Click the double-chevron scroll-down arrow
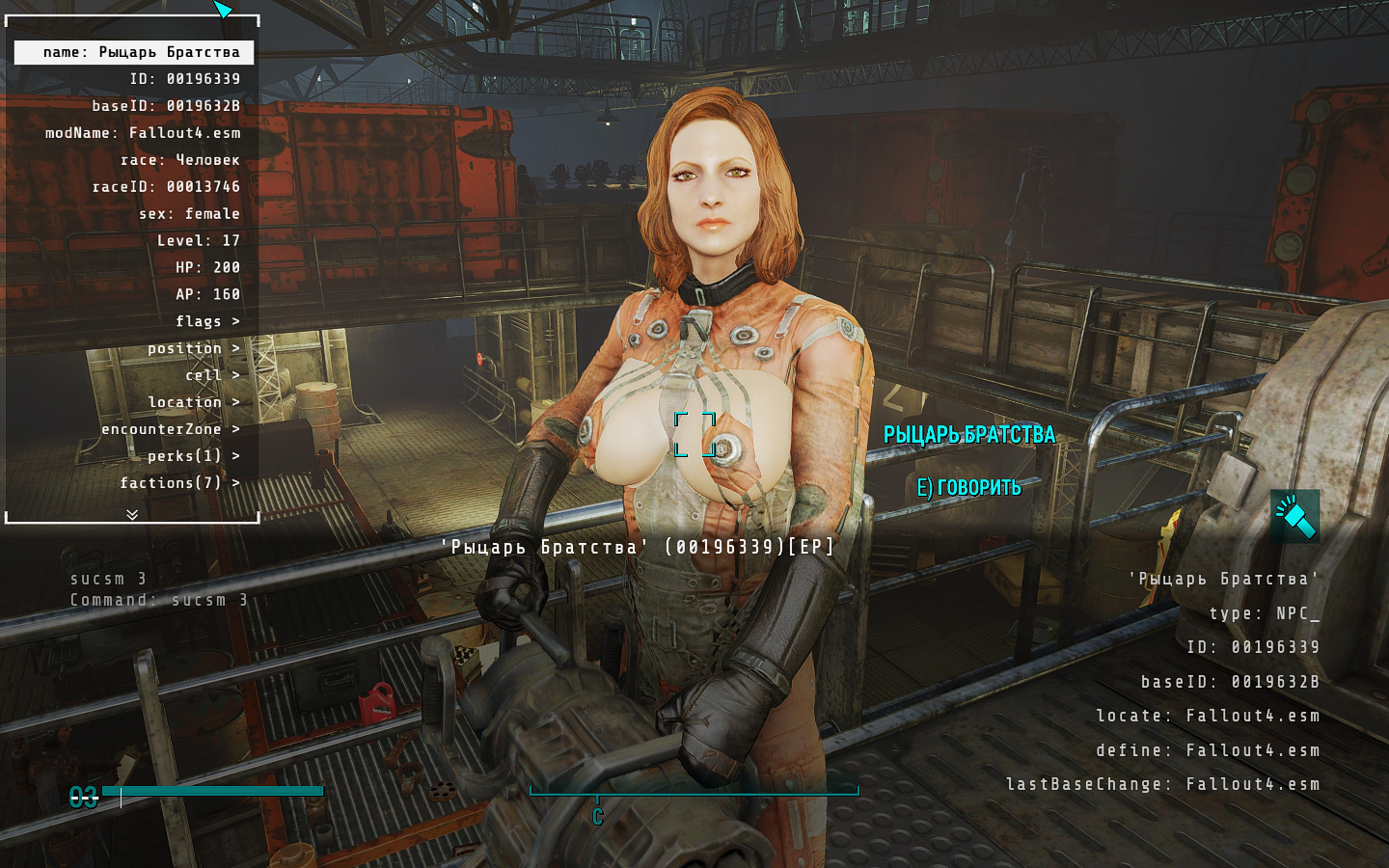The height and width of the screenshot is (868, 1389). (x=132, y=515)
